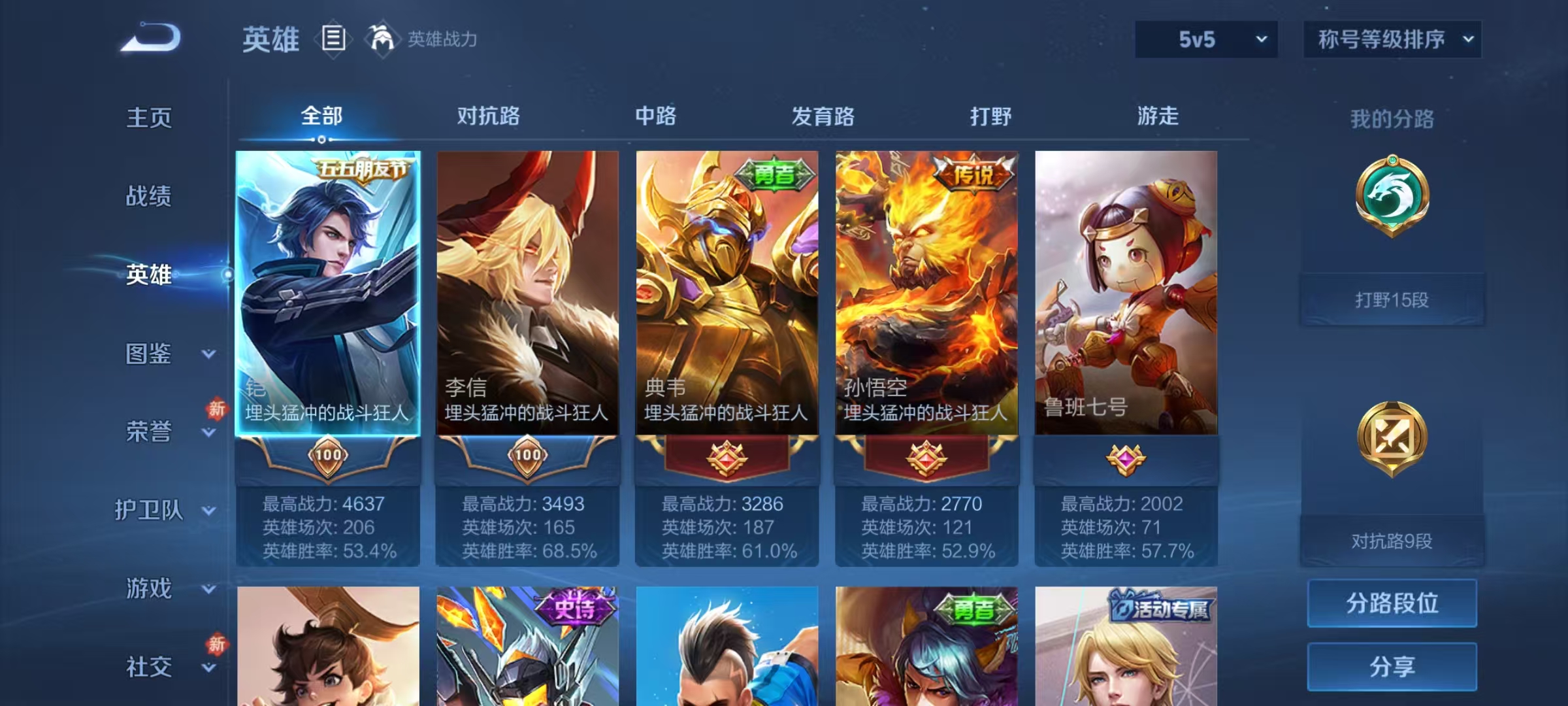Click the 分享 button
This screenshot has width=1568, height=706.
click(1391, 667)
